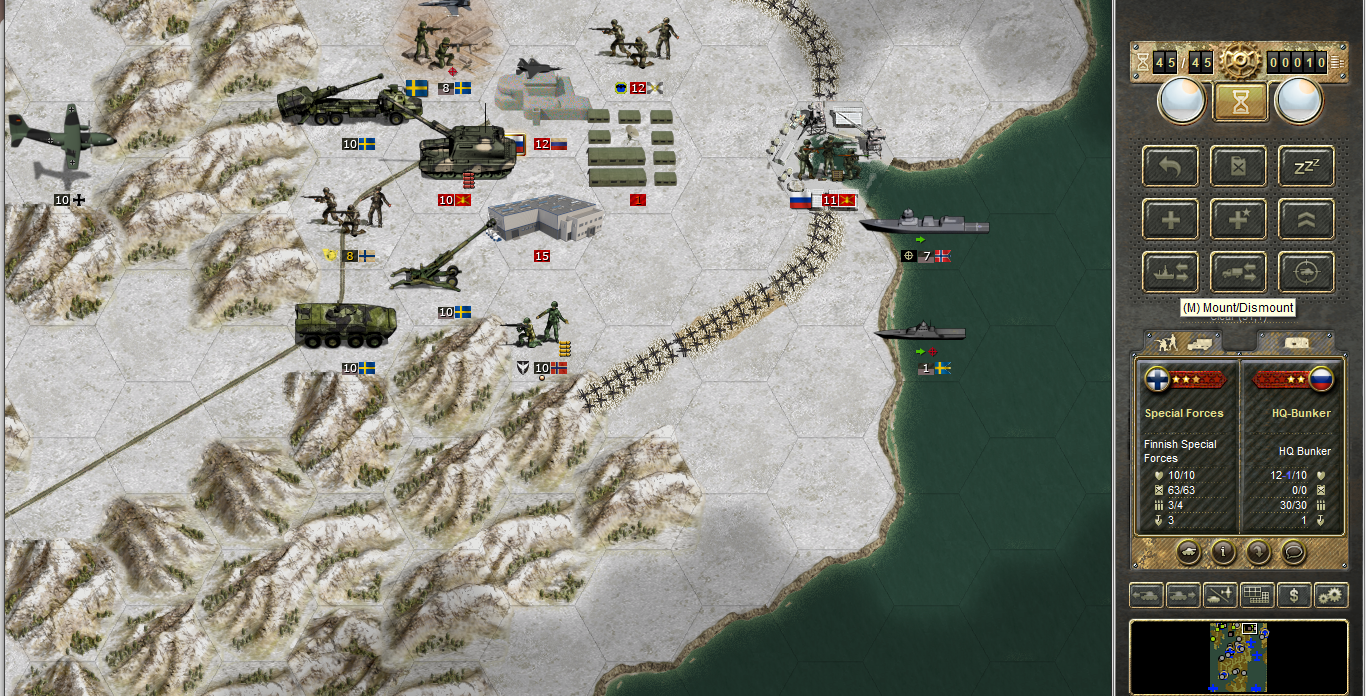The width and height of the screenshot is (1366, 696).
Task: Toggle the grid overlay toolbar button
Action: (x=1257, y=595)
